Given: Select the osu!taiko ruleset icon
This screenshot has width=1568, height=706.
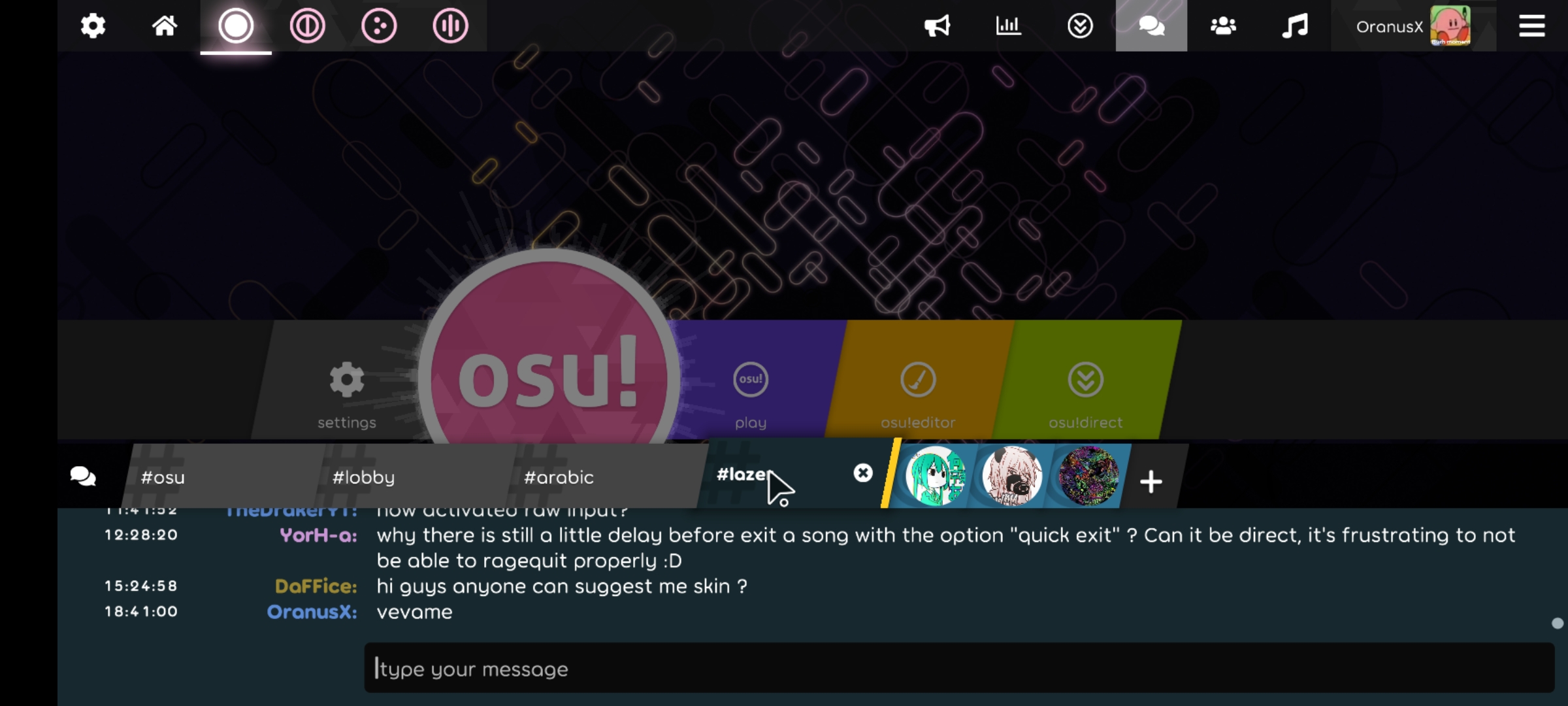Looking at the screenshot, I should [308, 25].
